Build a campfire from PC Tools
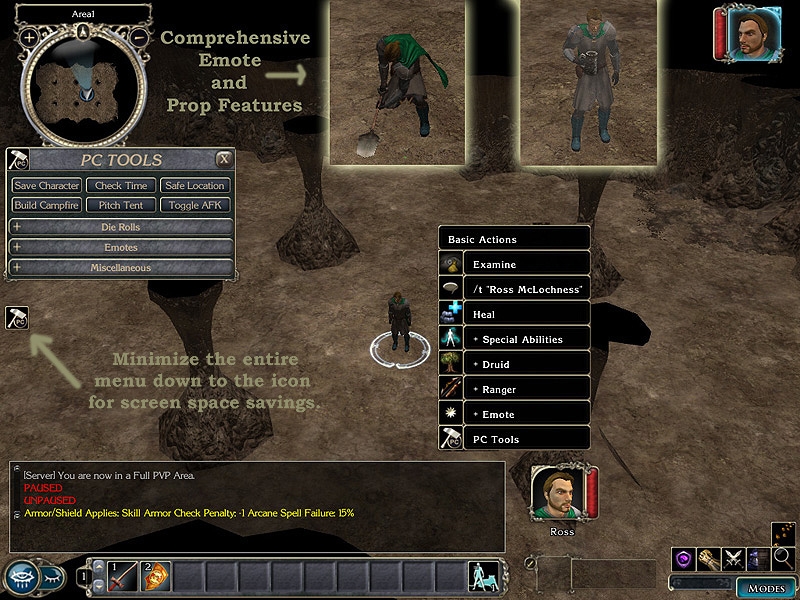This screenshot has width=800, height=600. (x=47, y=205)
